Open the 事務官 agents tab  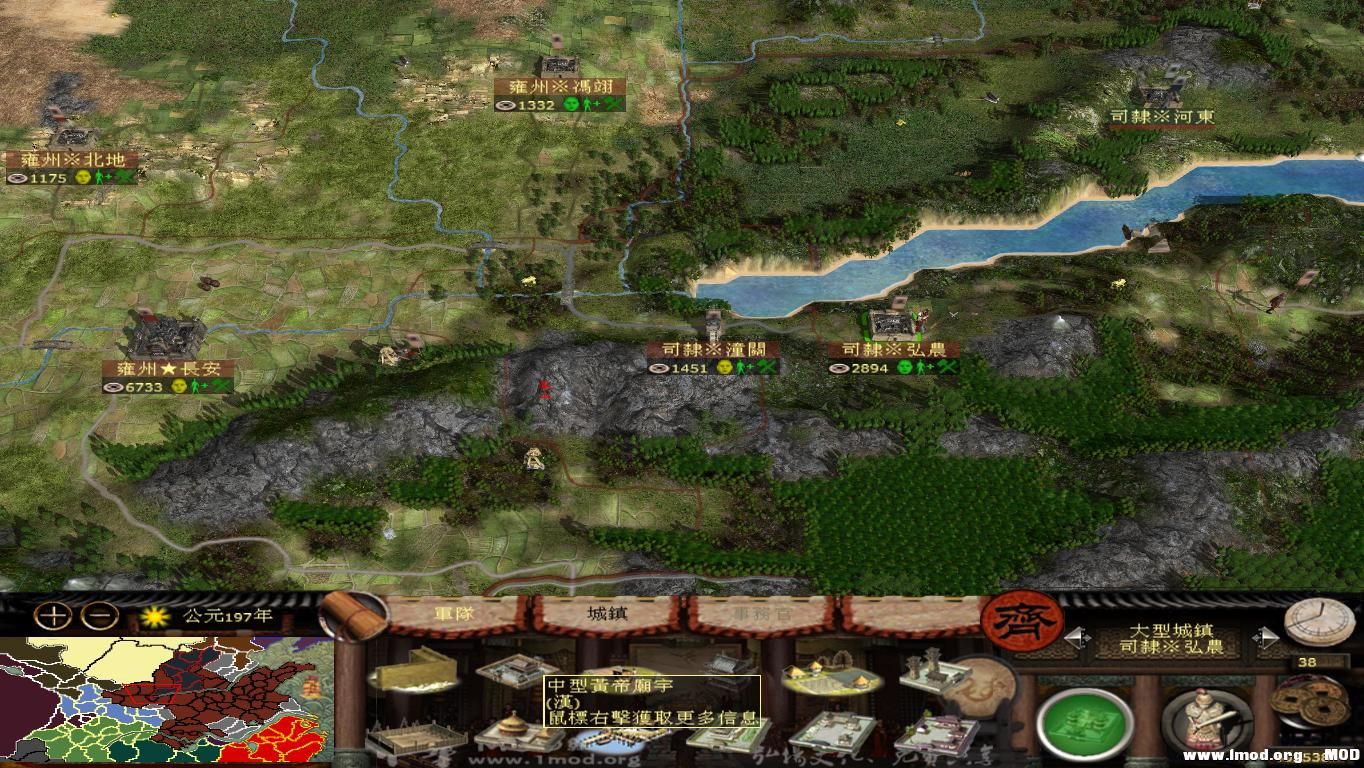pyautogui.click(x=762, y=614)
